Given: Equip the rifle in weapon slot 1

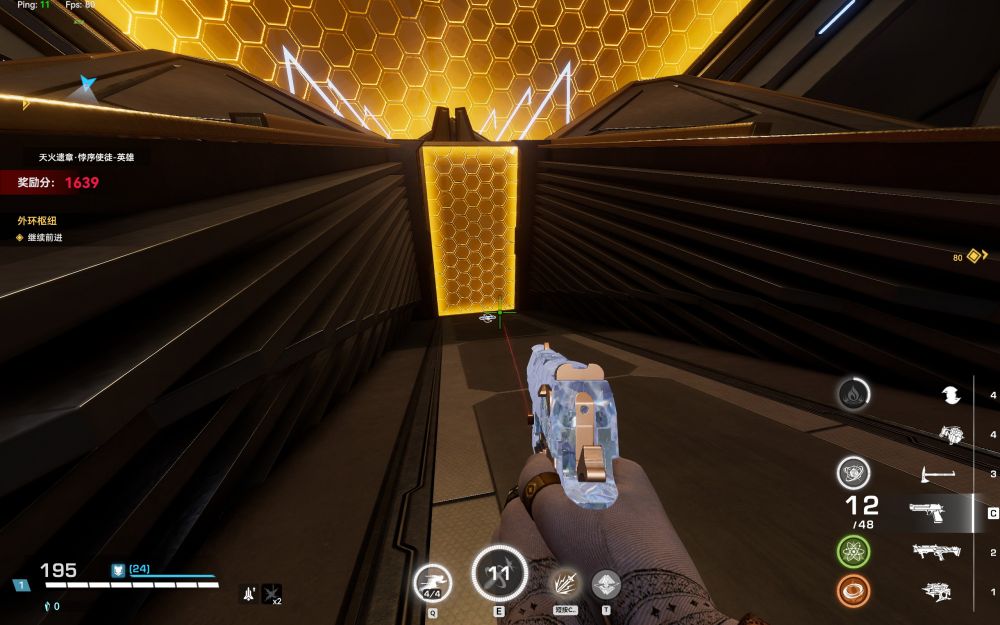Looking at the screenshot, I should [937, 591].
